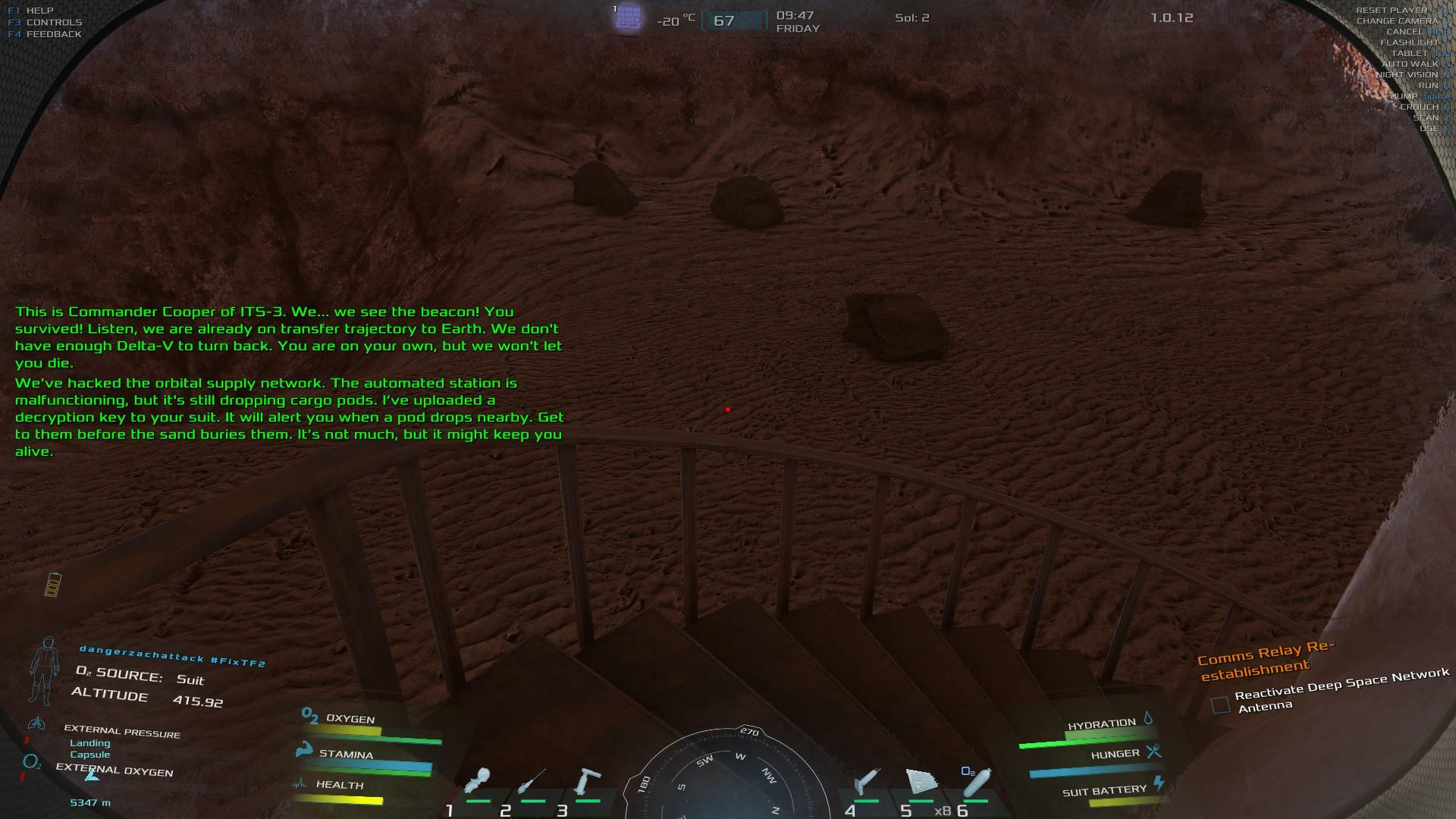Select the syringe-like tool in slot 2
The image size is (1456, 819).
pos(532,781)
